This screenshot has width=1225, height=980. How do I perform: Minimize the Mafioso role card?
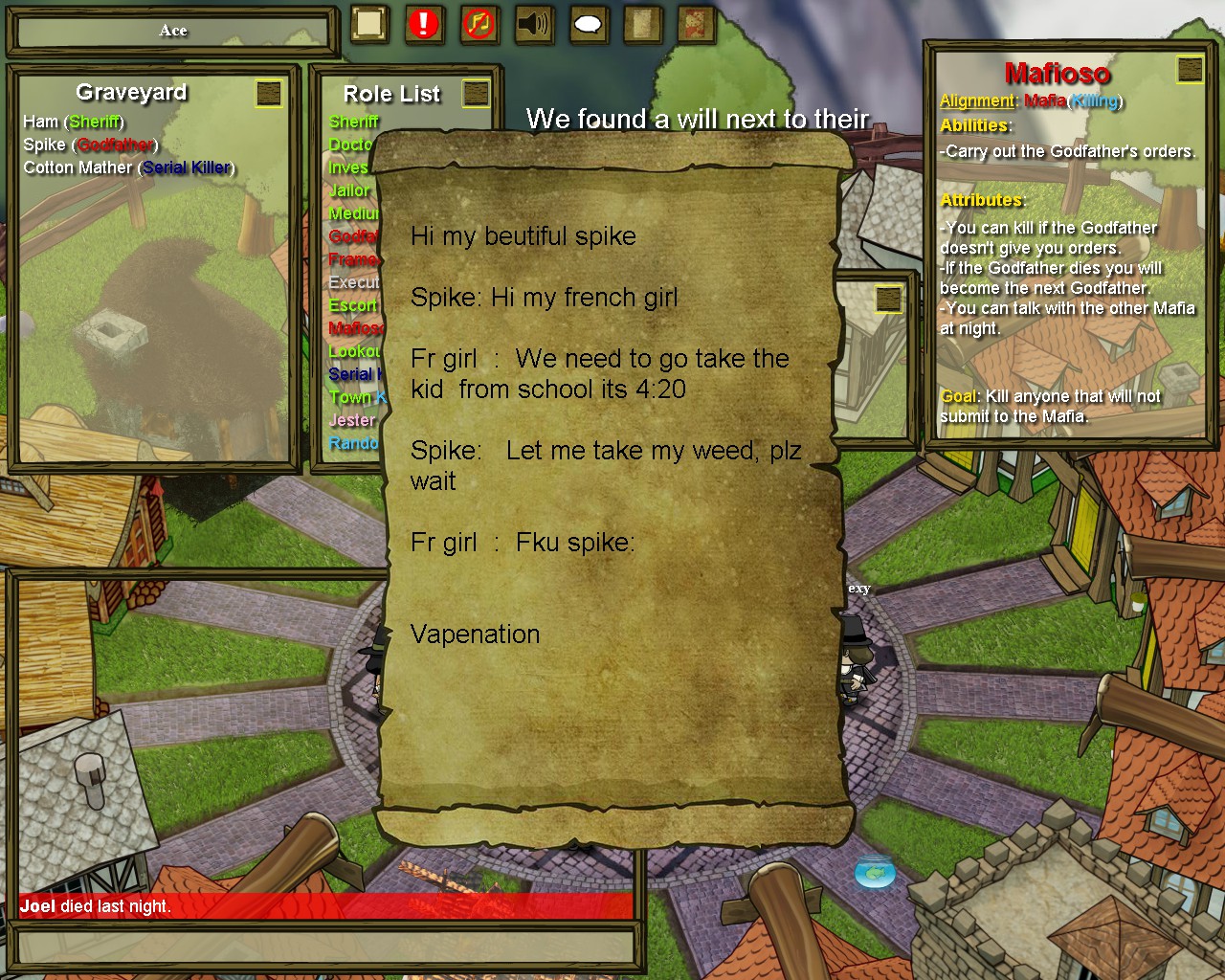click(1190, 69)
